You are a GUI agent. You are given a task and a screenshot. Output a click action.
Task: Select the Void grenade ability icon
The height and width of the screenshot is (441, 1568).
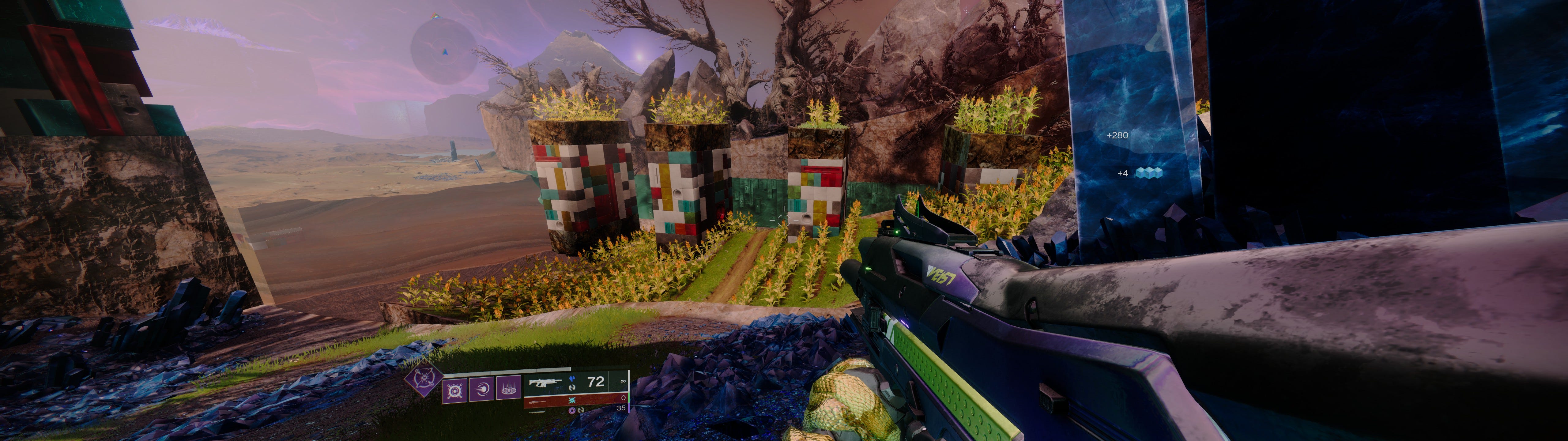point(455,390)
